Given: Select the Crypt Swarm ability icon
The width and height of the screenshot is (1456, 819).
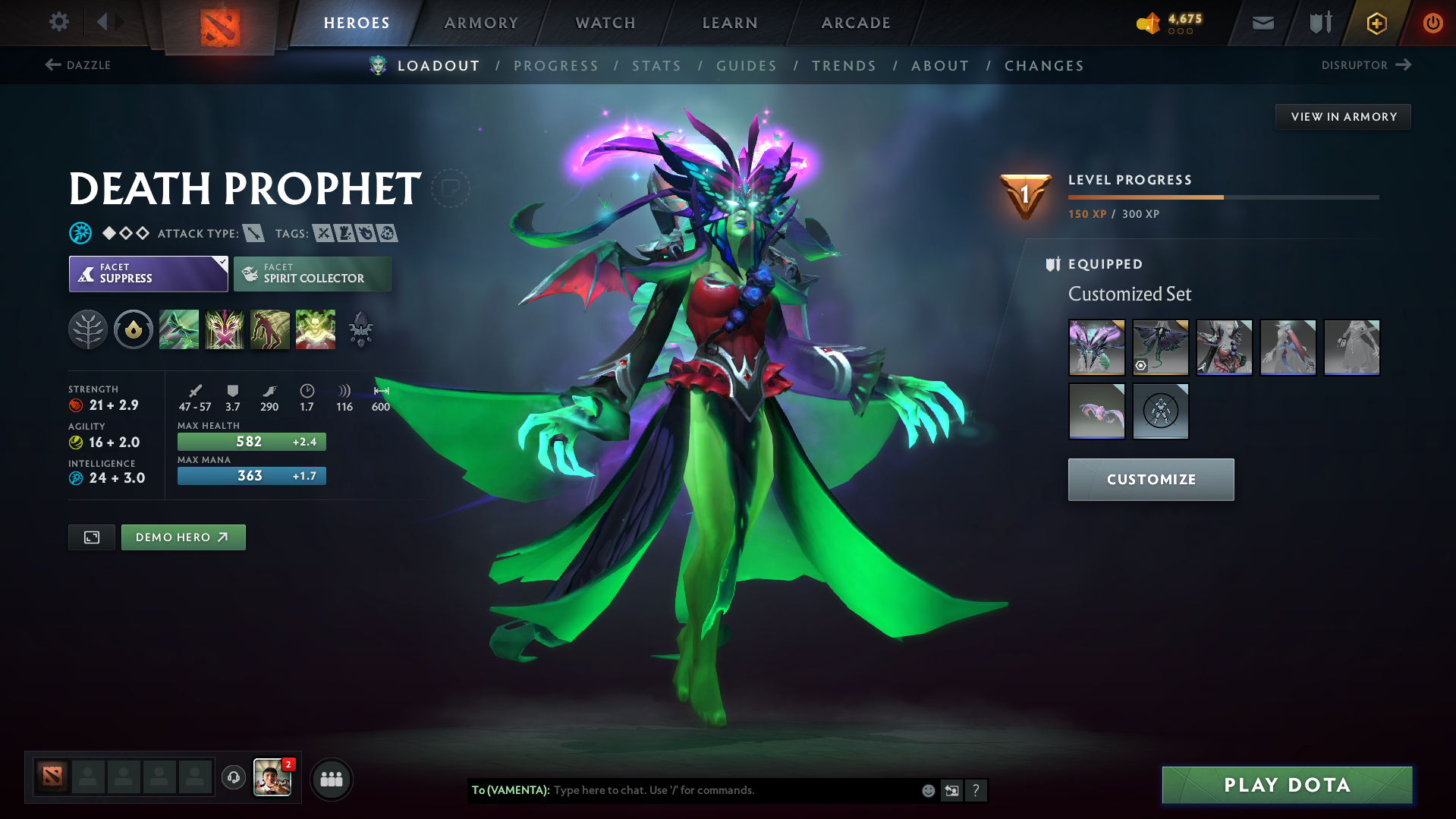Looking at the screenshot, I should (179, 329).
